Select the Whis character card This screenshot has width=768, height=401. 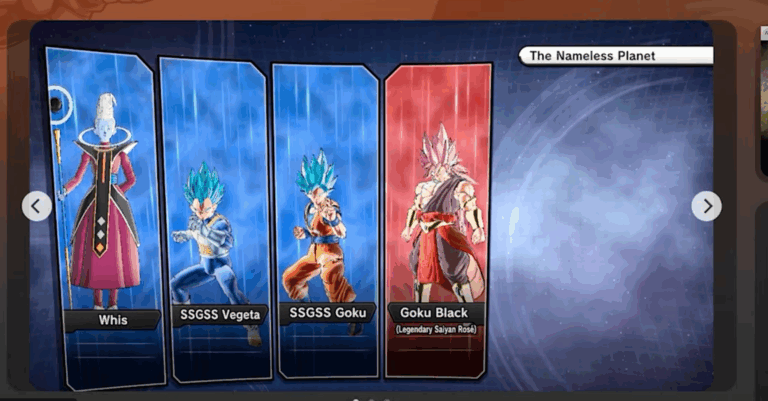click(106, 215)
